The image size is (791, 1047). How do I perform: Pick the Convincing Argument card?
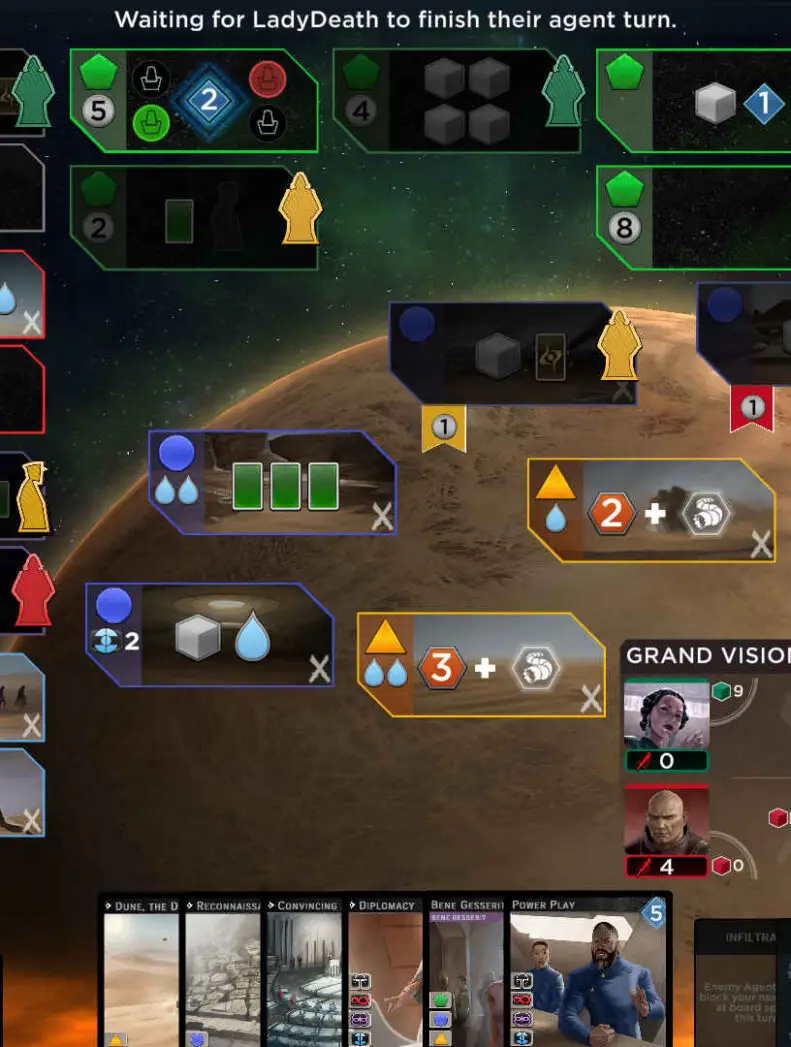point(306,975)
